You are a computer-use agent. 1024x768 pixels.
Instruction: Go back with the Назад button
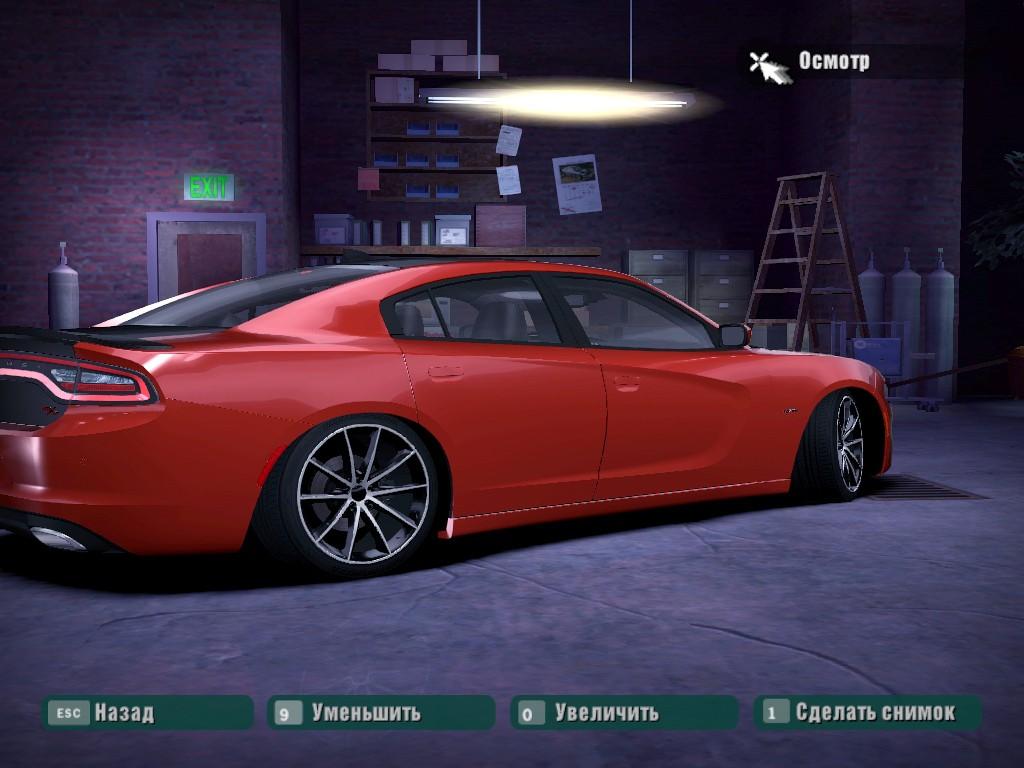[146, 713]
